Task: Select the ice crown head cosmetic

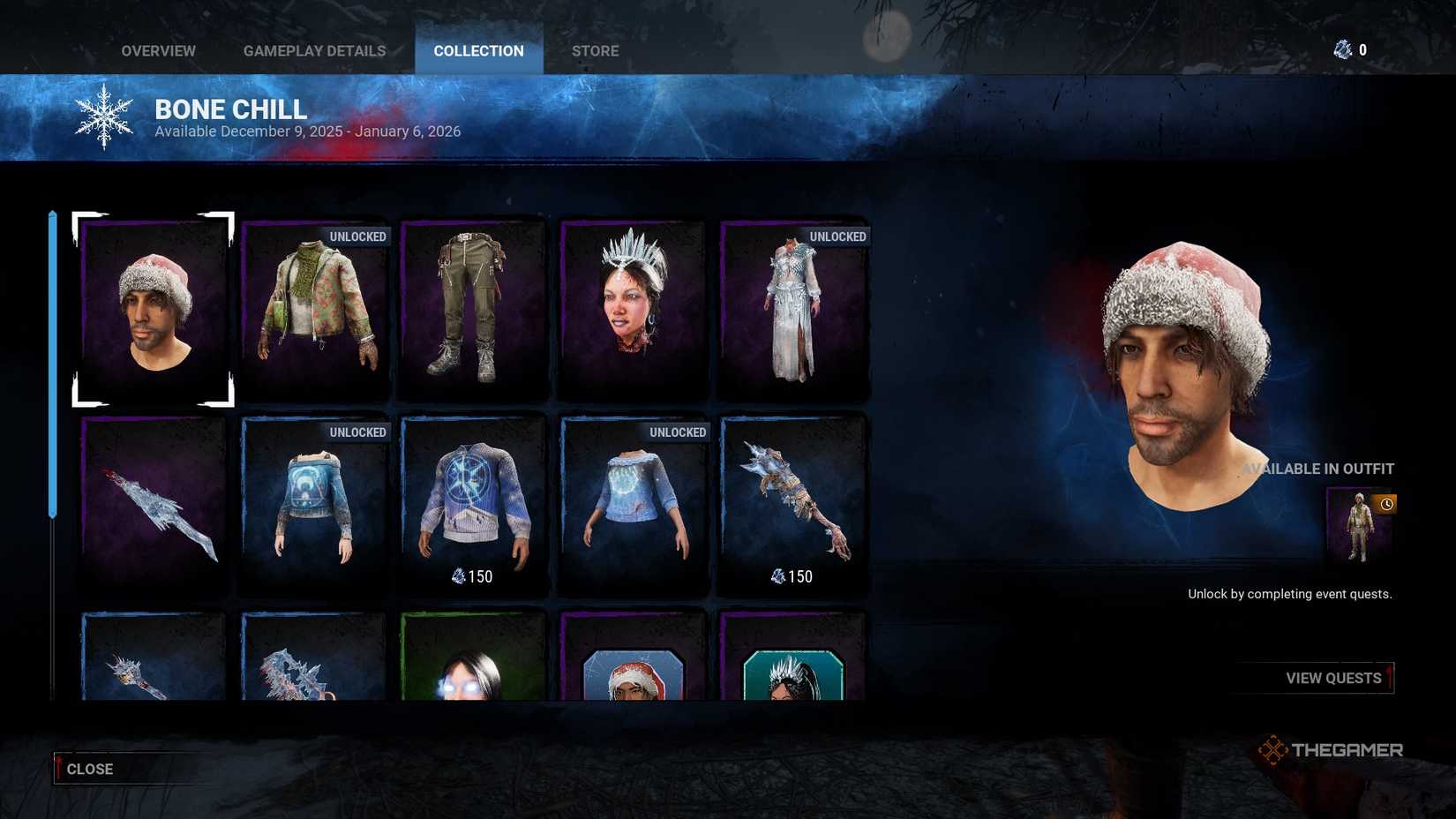Action: click(632, 309)
